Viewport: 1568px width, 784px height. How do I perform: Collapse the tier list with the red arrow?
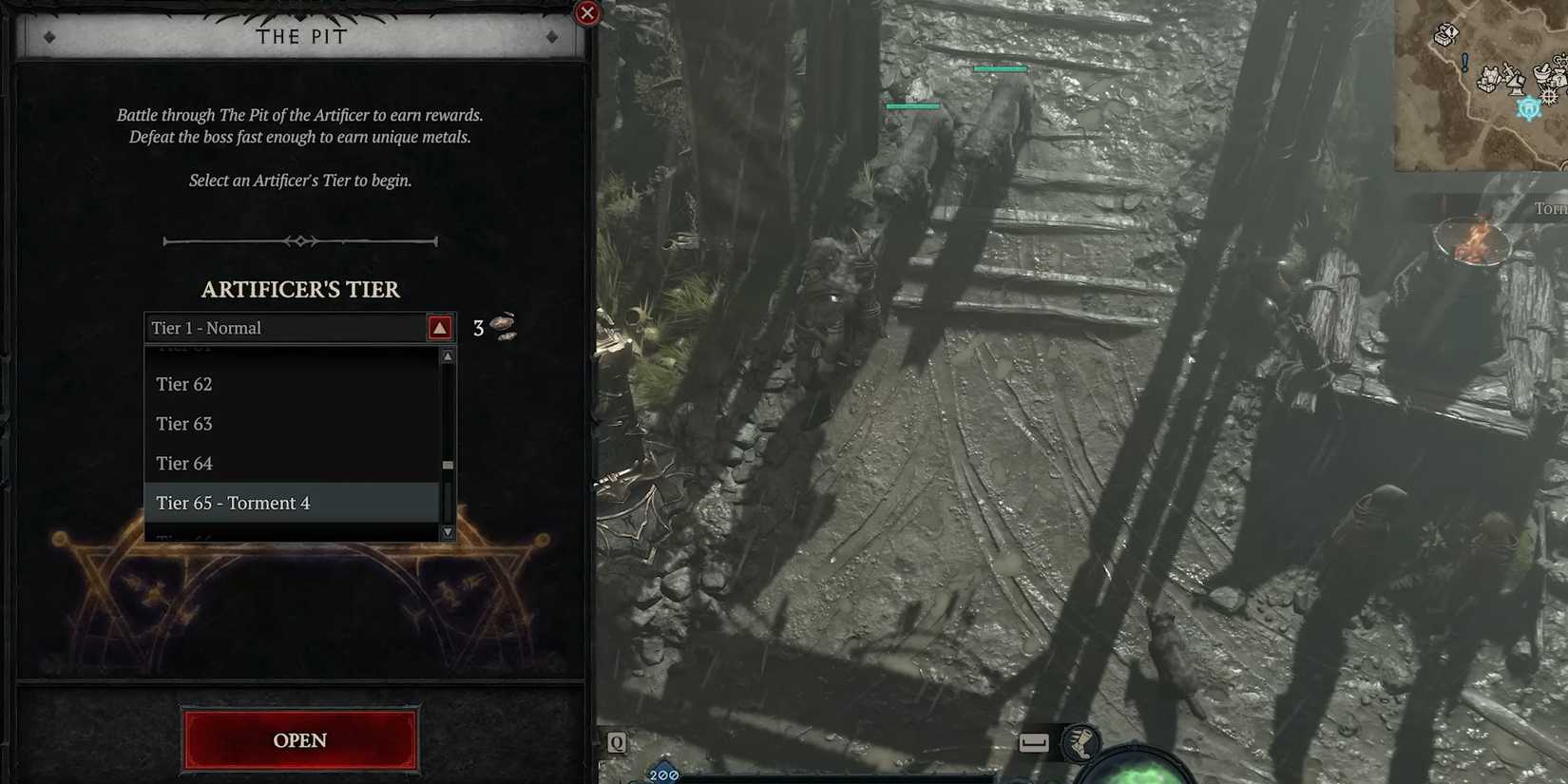click(x=438, y=327)
